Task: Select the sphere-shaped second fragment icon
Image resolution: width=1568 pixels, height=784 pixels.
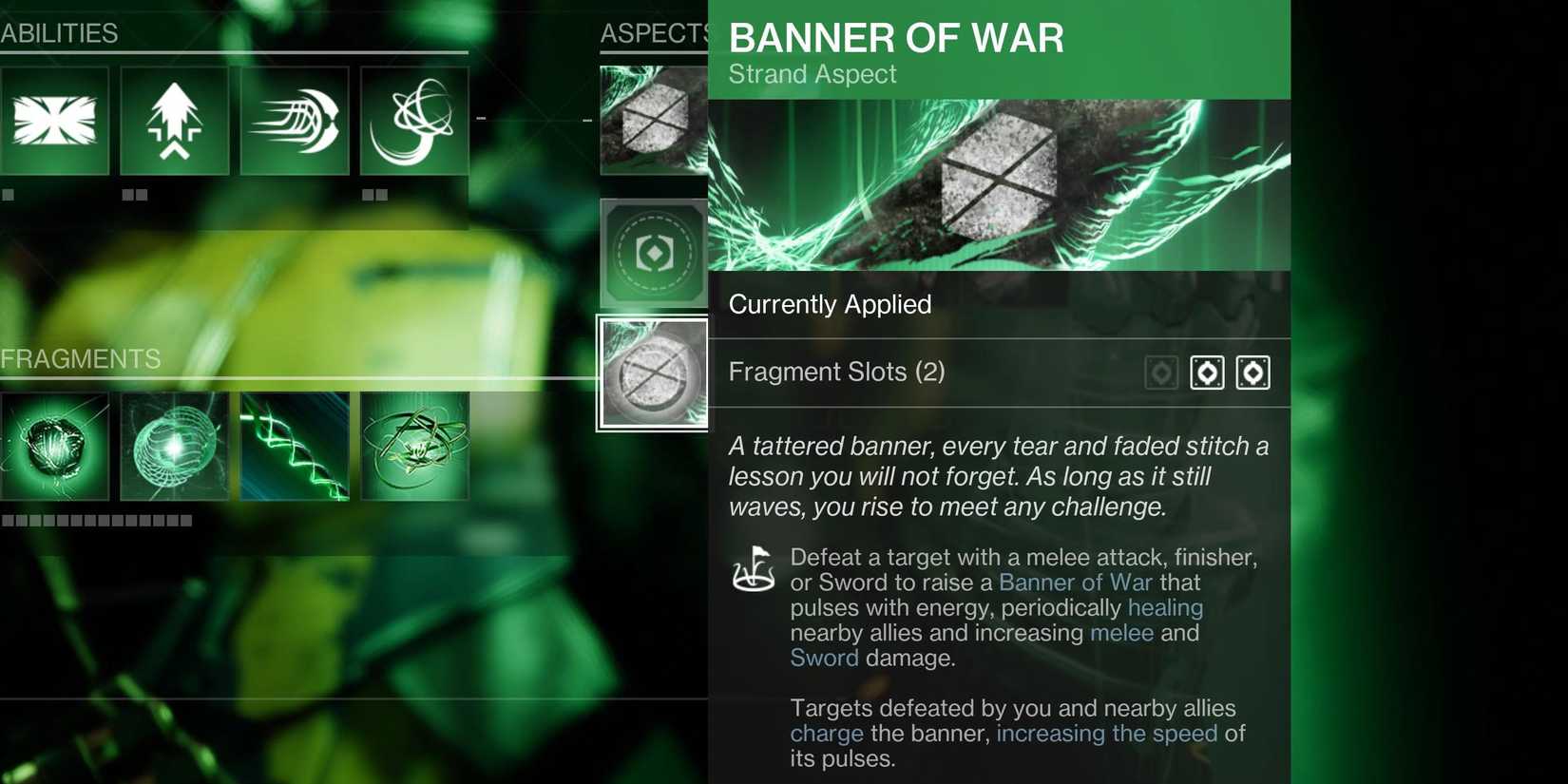Action: pos(174,446)
